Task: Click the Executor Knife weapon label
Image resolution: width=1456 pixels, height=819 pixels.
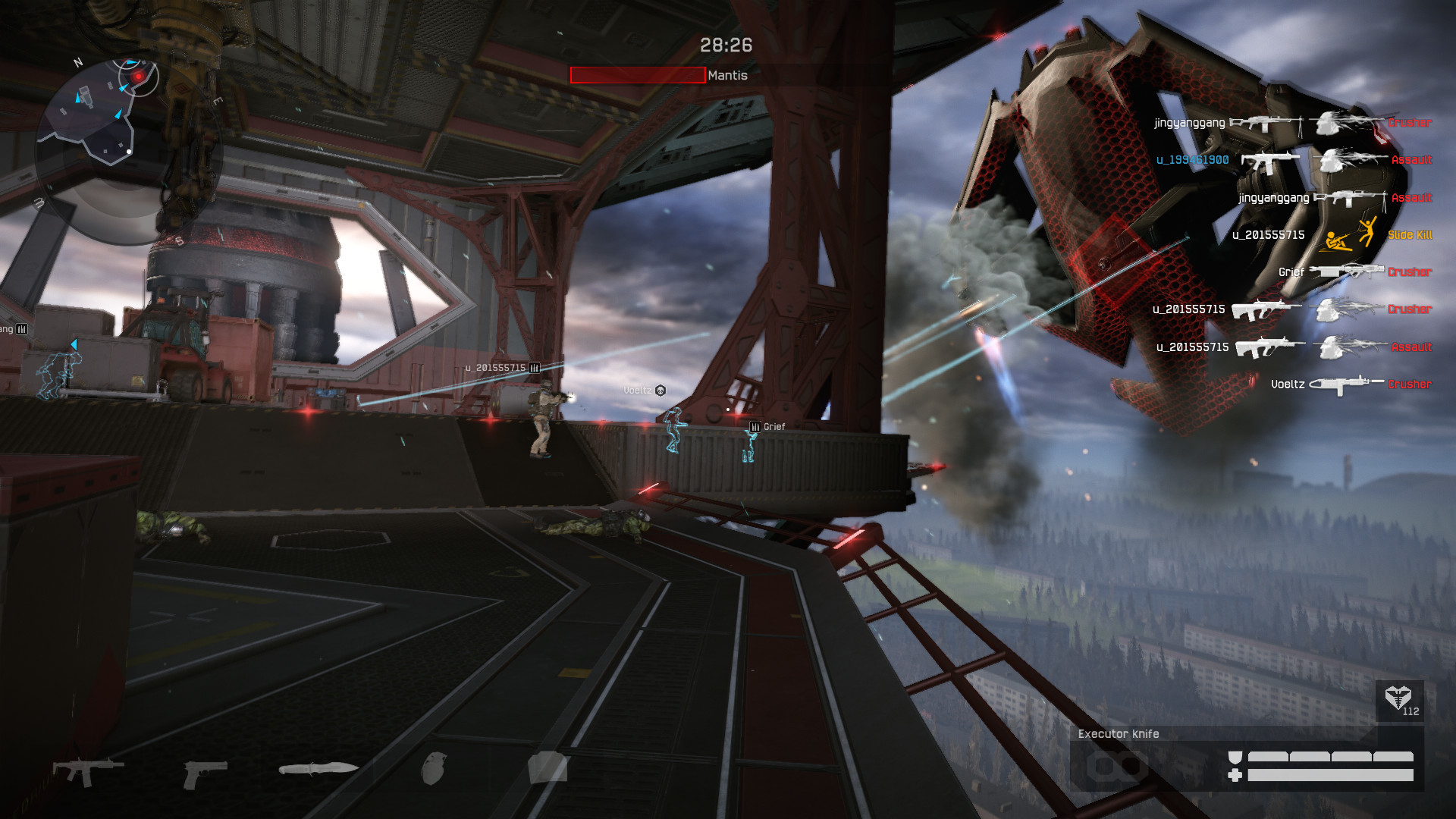Action: 1119,734
